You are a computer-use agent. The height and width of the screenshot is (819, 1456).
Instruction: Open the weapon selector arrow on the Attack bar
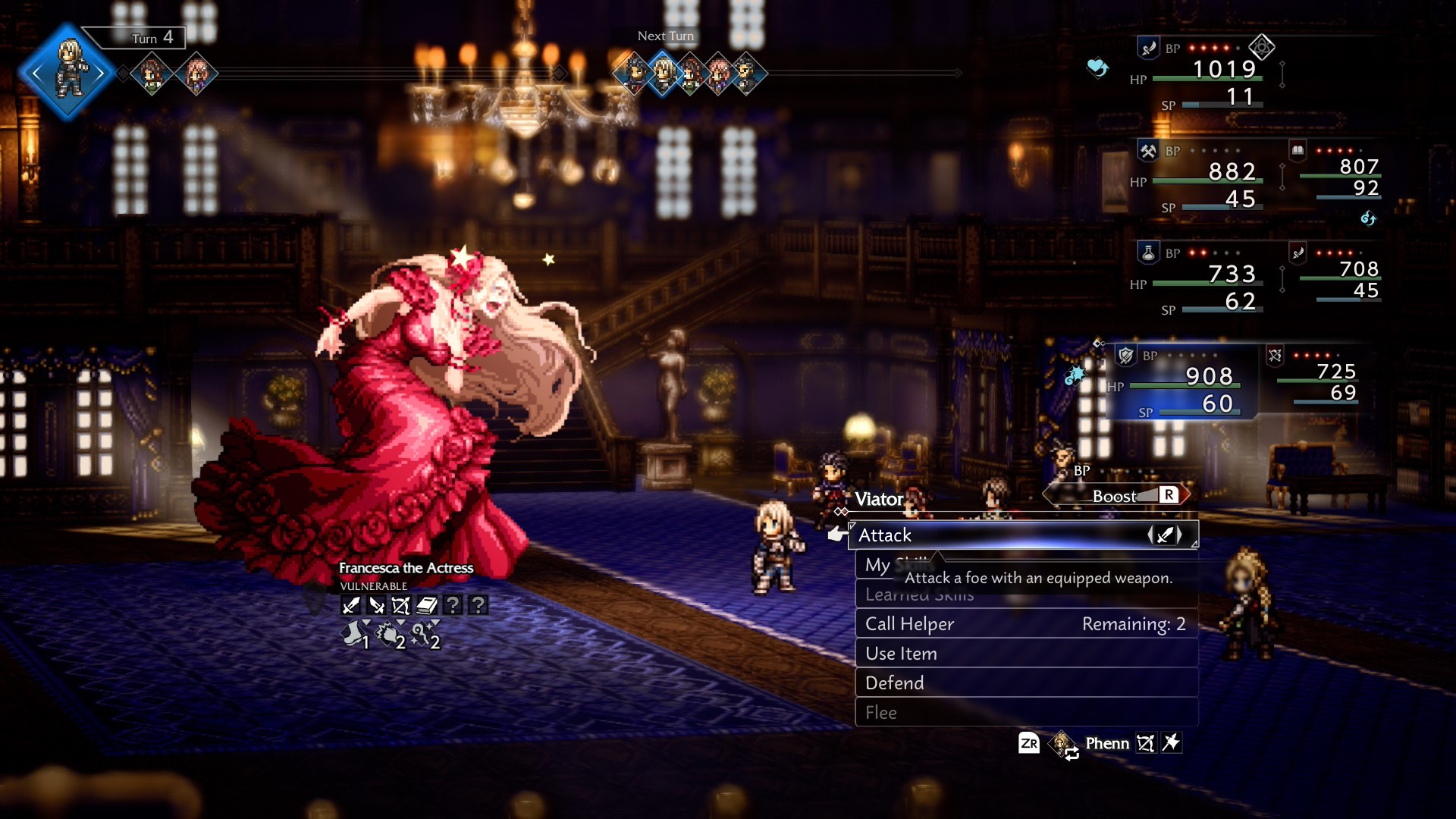click(x=1166, y=535)
